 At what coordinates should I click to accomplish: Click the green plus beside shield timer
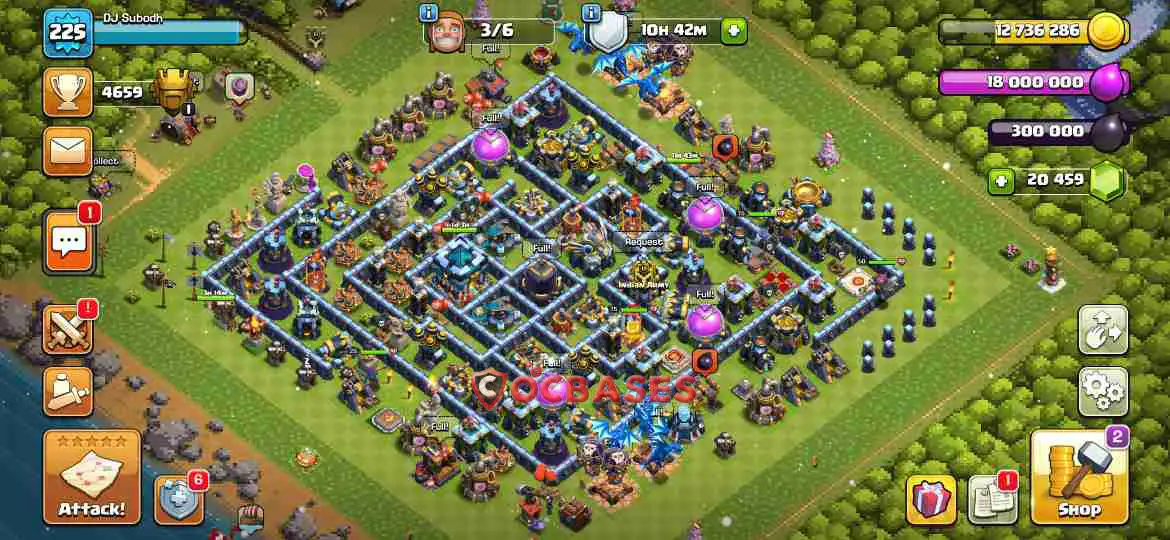click(733, 31)
